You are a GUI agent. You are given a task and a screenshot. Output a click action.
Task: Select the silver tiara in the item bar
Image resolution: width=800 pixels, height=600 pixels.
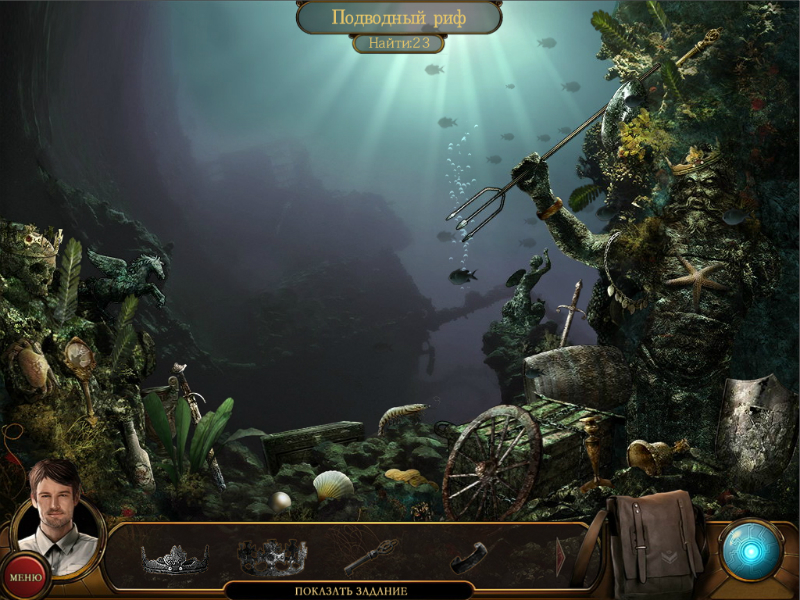click(175, 559)
